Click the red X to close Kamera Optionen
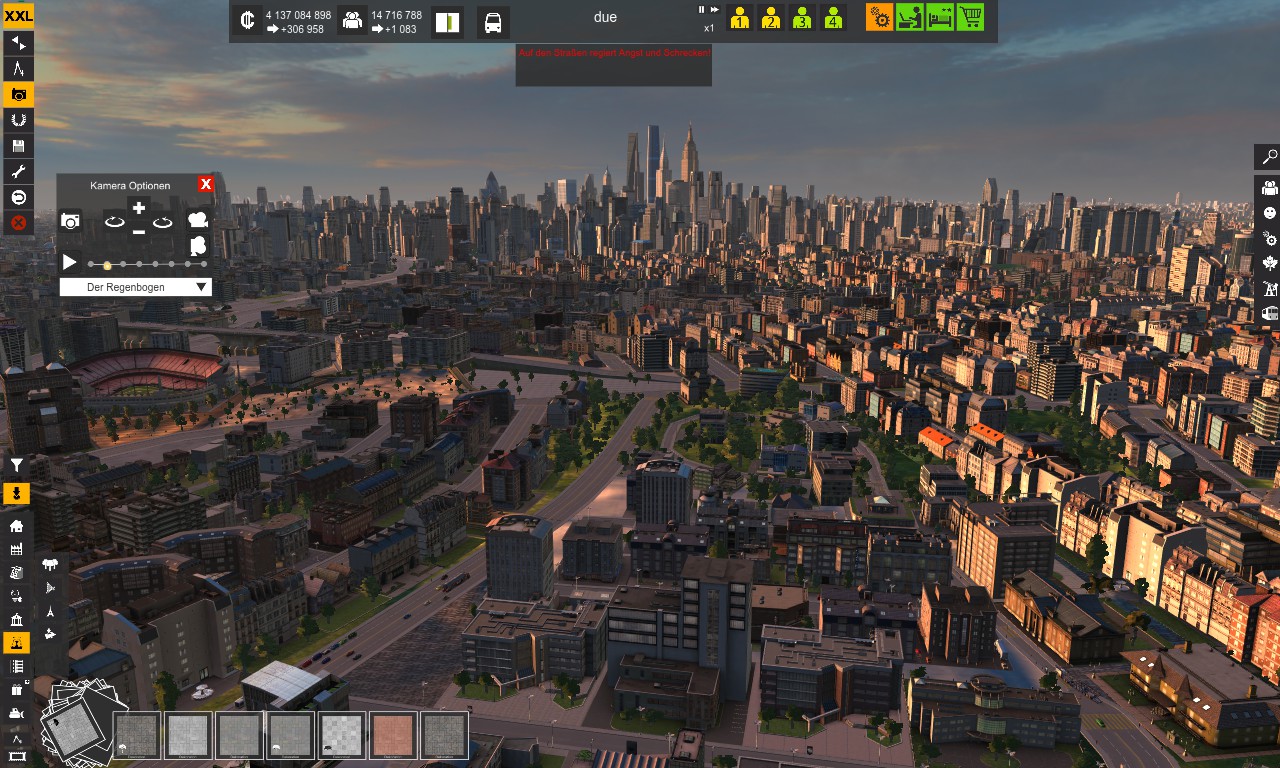 [x=206, y=185]
